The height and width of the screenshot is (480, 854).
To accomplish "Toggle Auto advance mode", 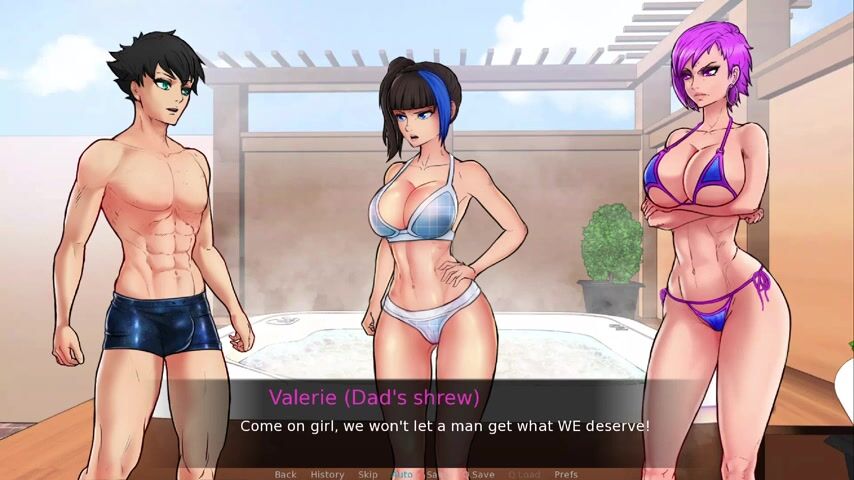I will click(x=402, y=474).
